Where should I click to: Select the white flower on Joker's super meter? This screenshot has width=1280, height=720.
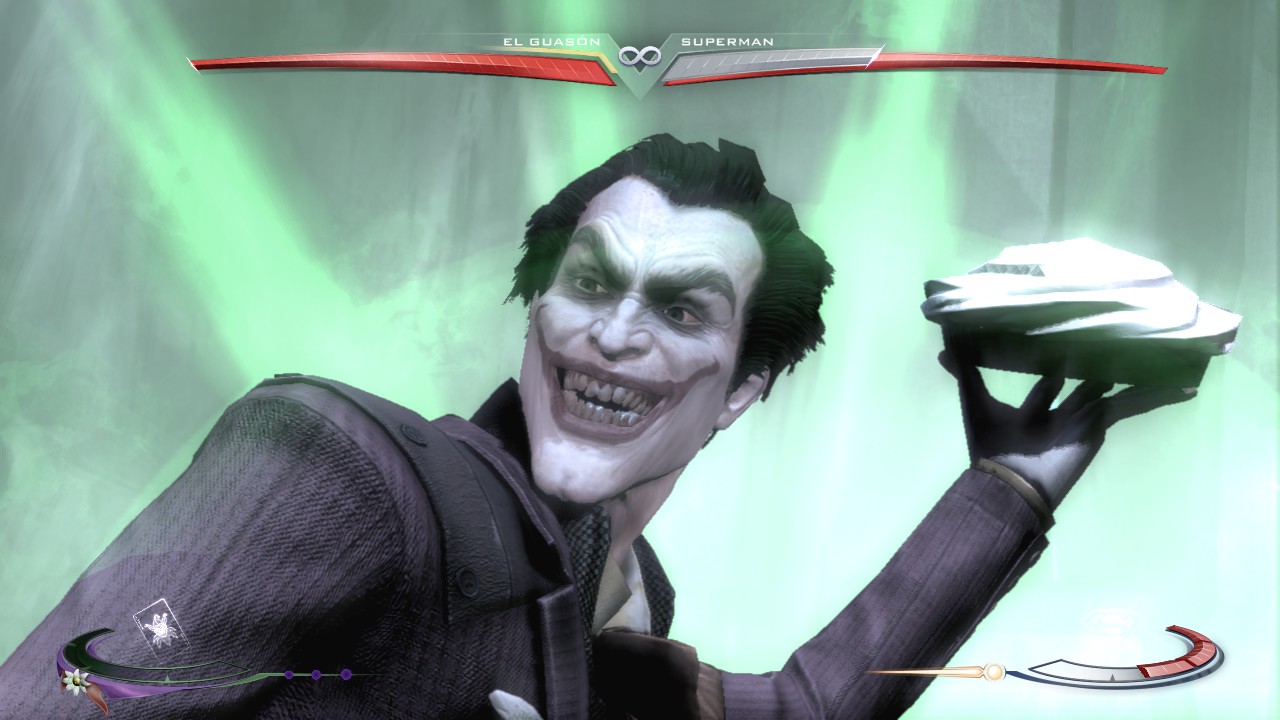pyautogui.click(x=74, y=682)
